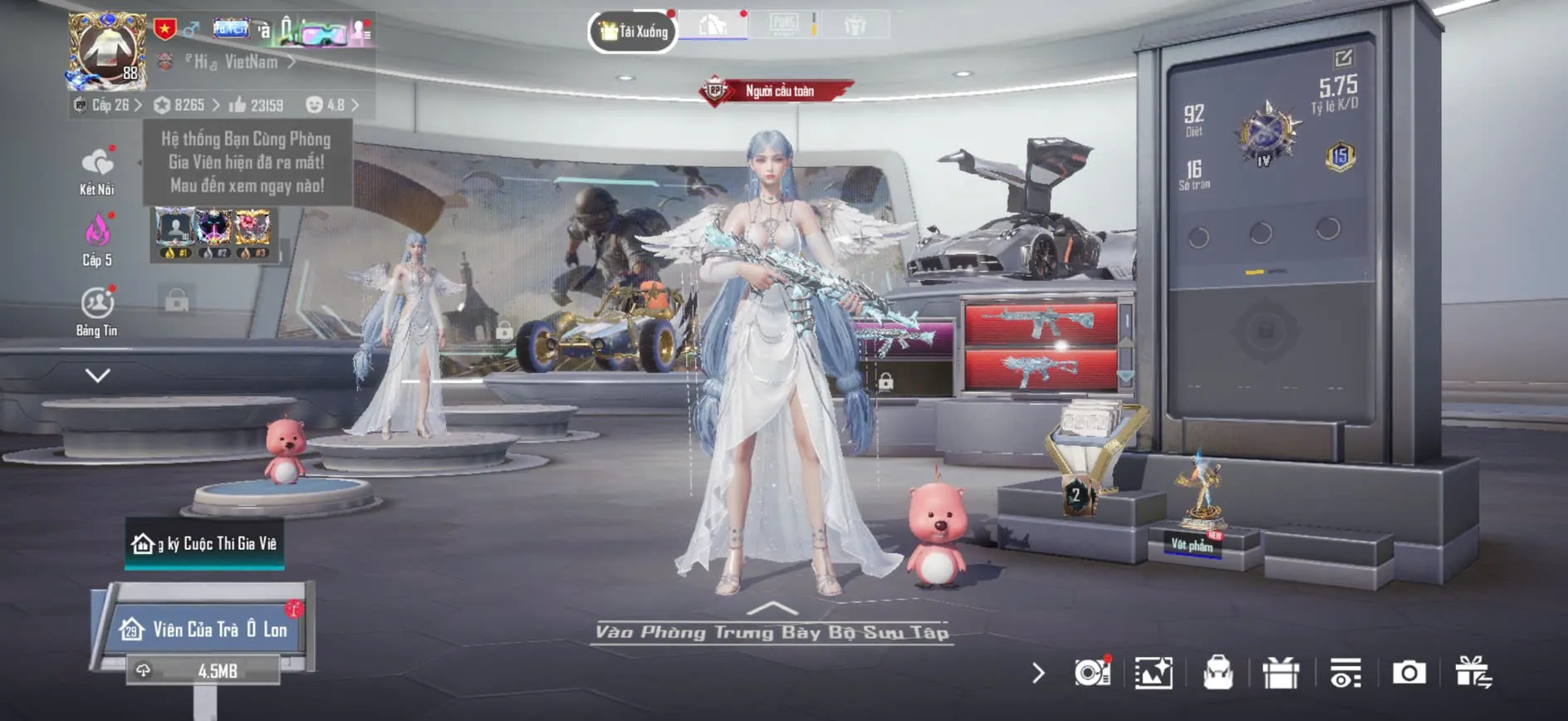Open the backpack inventory icon

tap(1218, 673)
